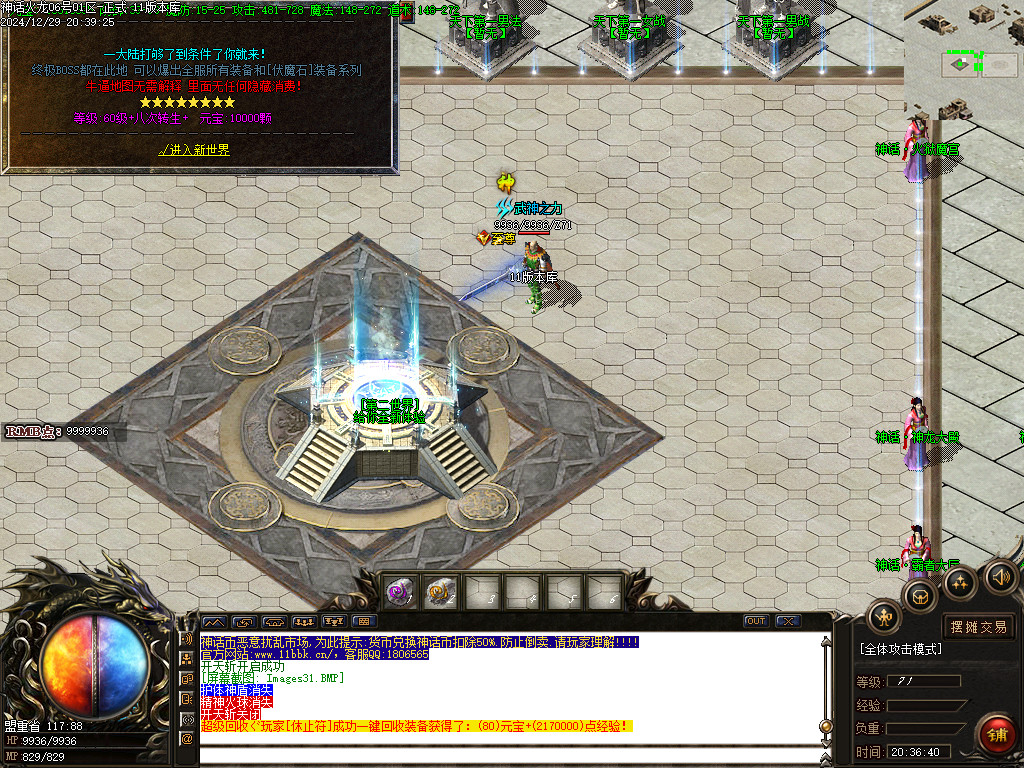Toggle the speaker sound button
Screen dimensions: 1024x768
click(x=1001, y=575)
